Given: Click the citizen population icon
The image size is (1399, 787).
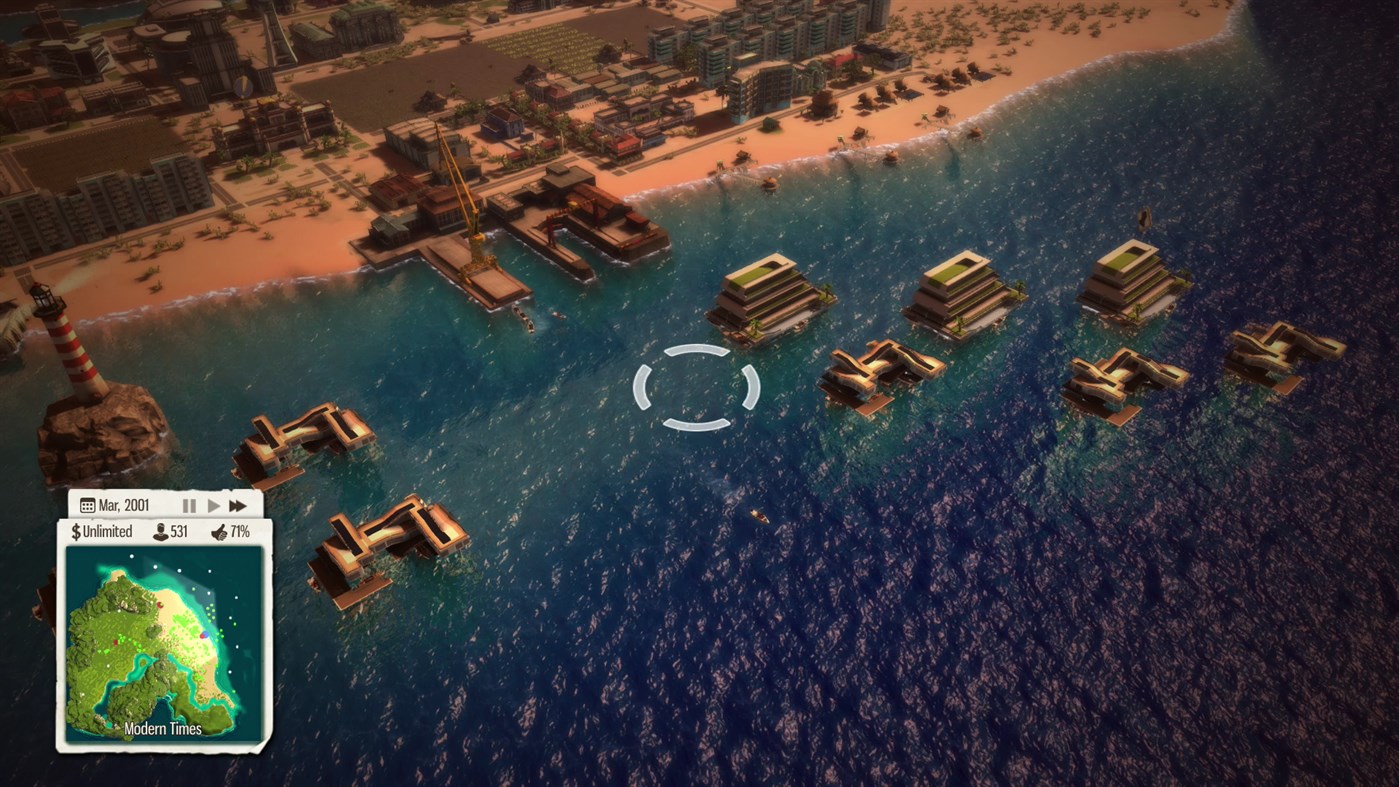Looking at the screenshot, I should coord(160,531).
